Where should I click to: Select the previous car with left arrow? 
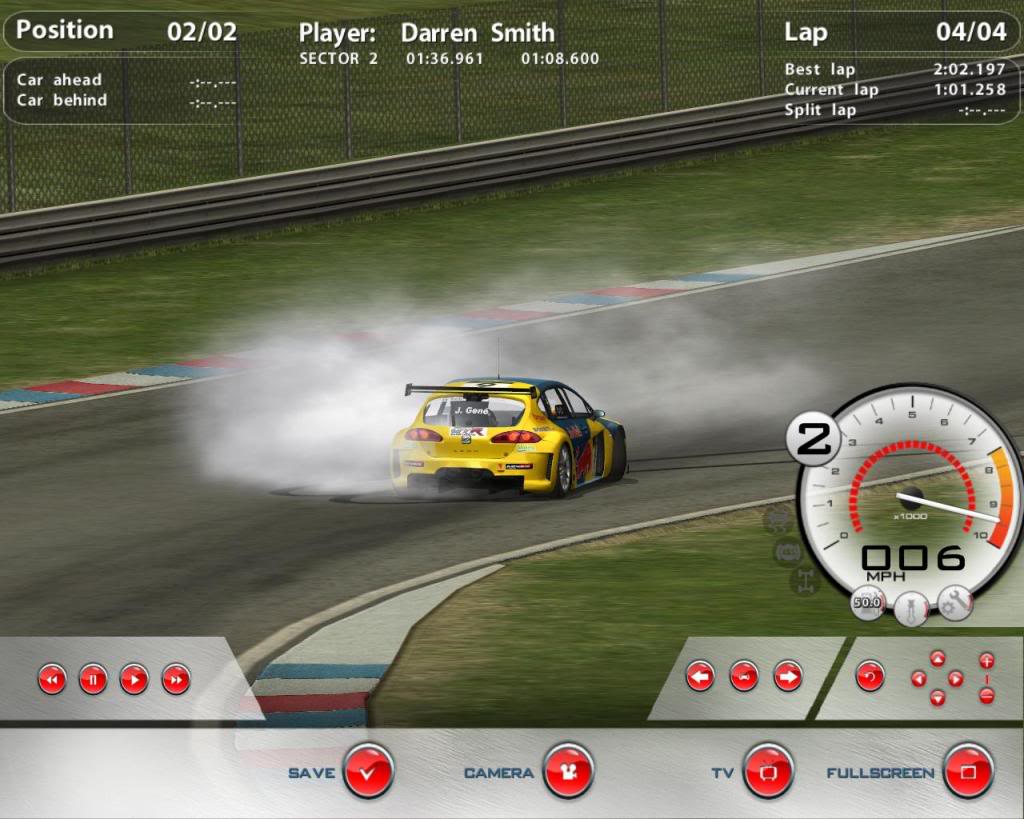point(700,676)
